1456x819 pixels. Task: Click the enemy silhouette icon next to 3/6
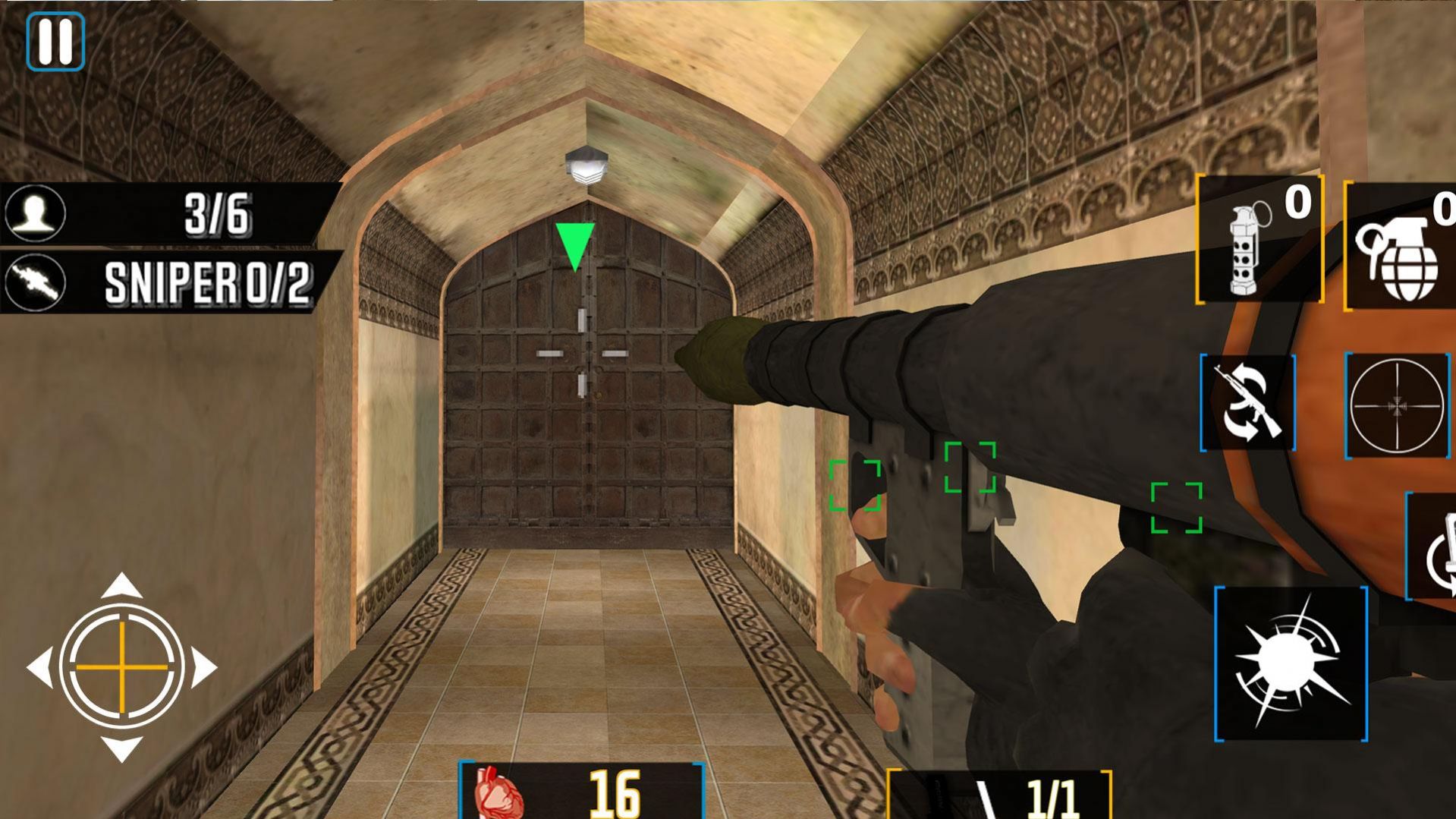click(x=34, y=213)
